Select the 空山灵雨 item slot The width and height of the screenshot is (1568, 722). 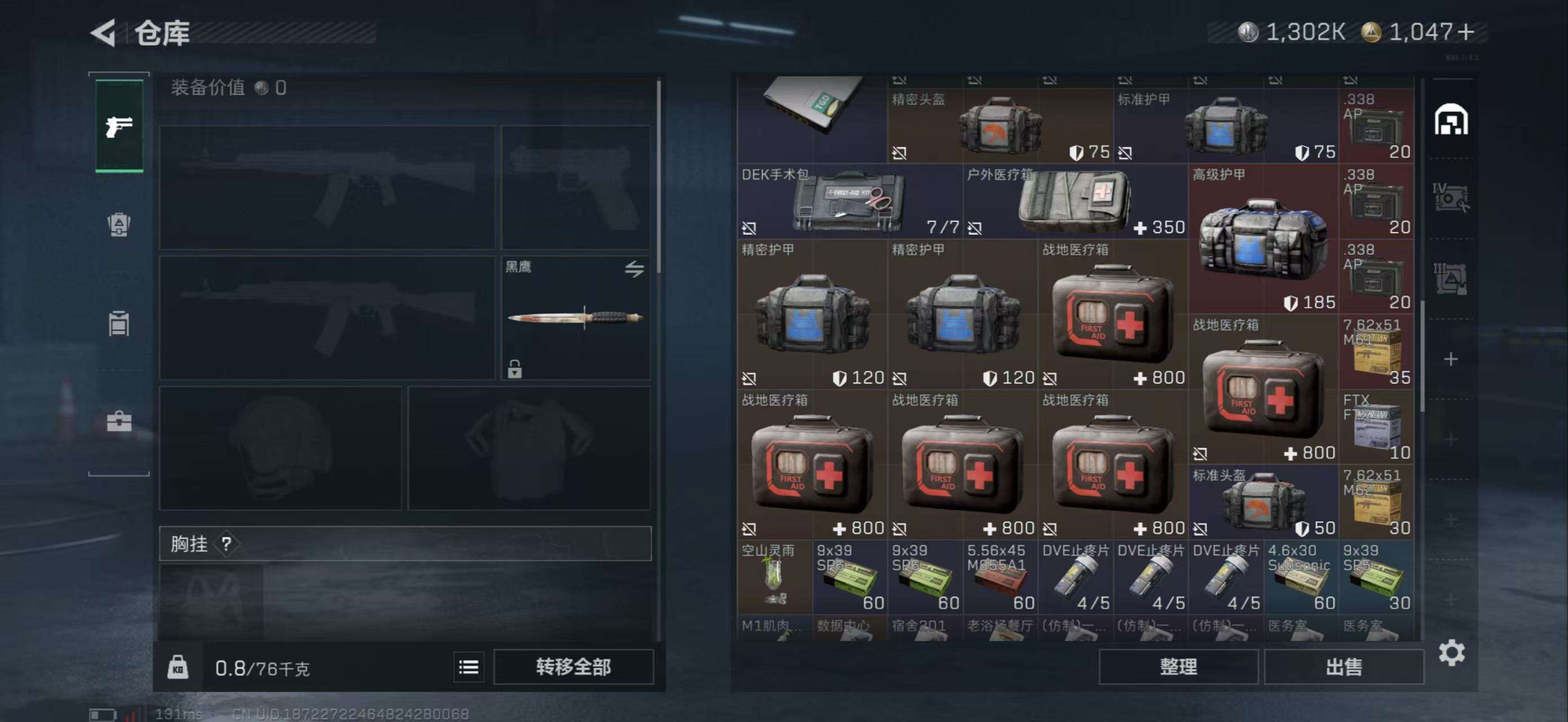[774, 577]
